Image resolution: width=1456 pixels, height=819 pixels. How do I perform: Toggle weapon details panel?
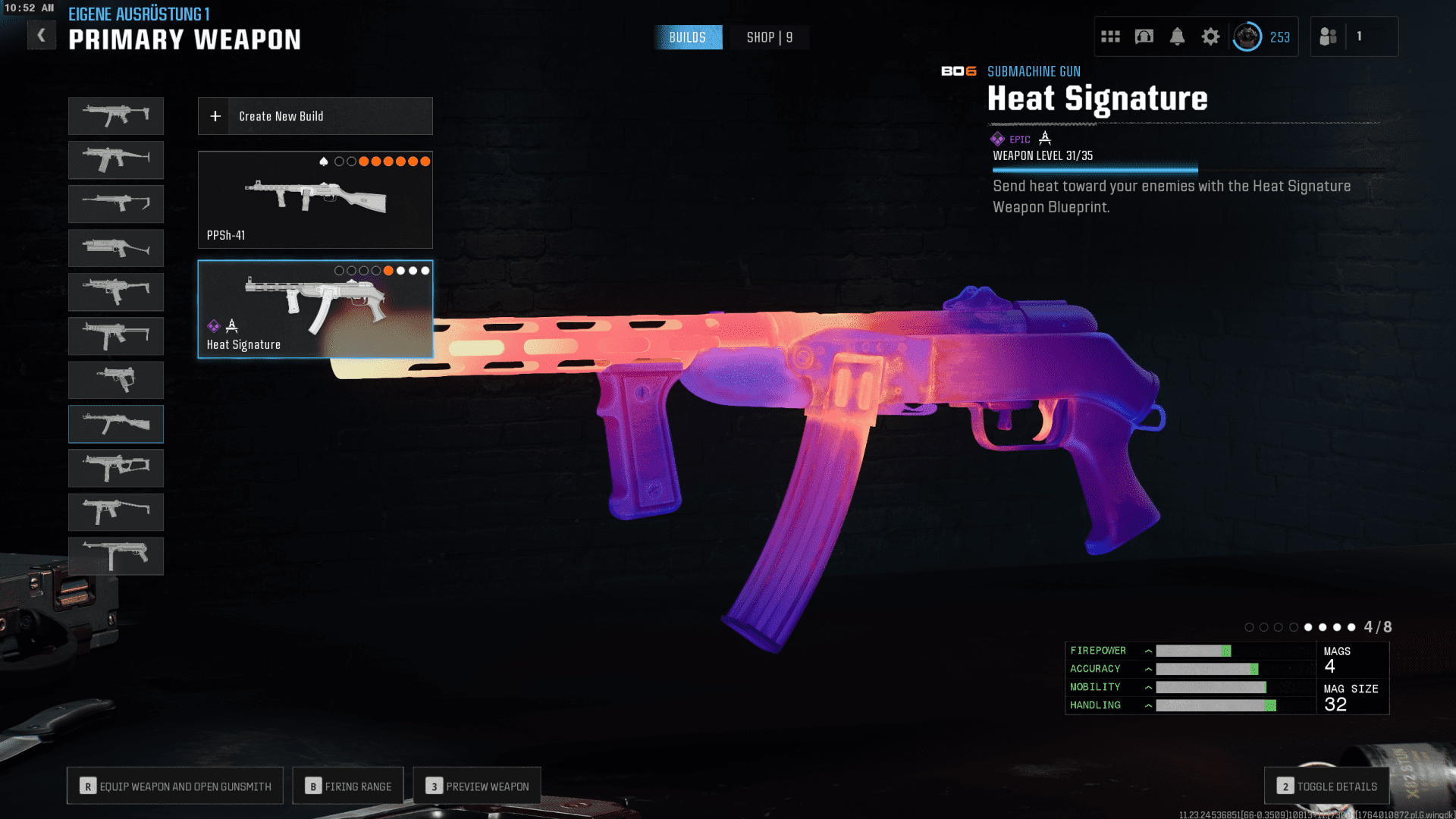tap(1326, 786)
